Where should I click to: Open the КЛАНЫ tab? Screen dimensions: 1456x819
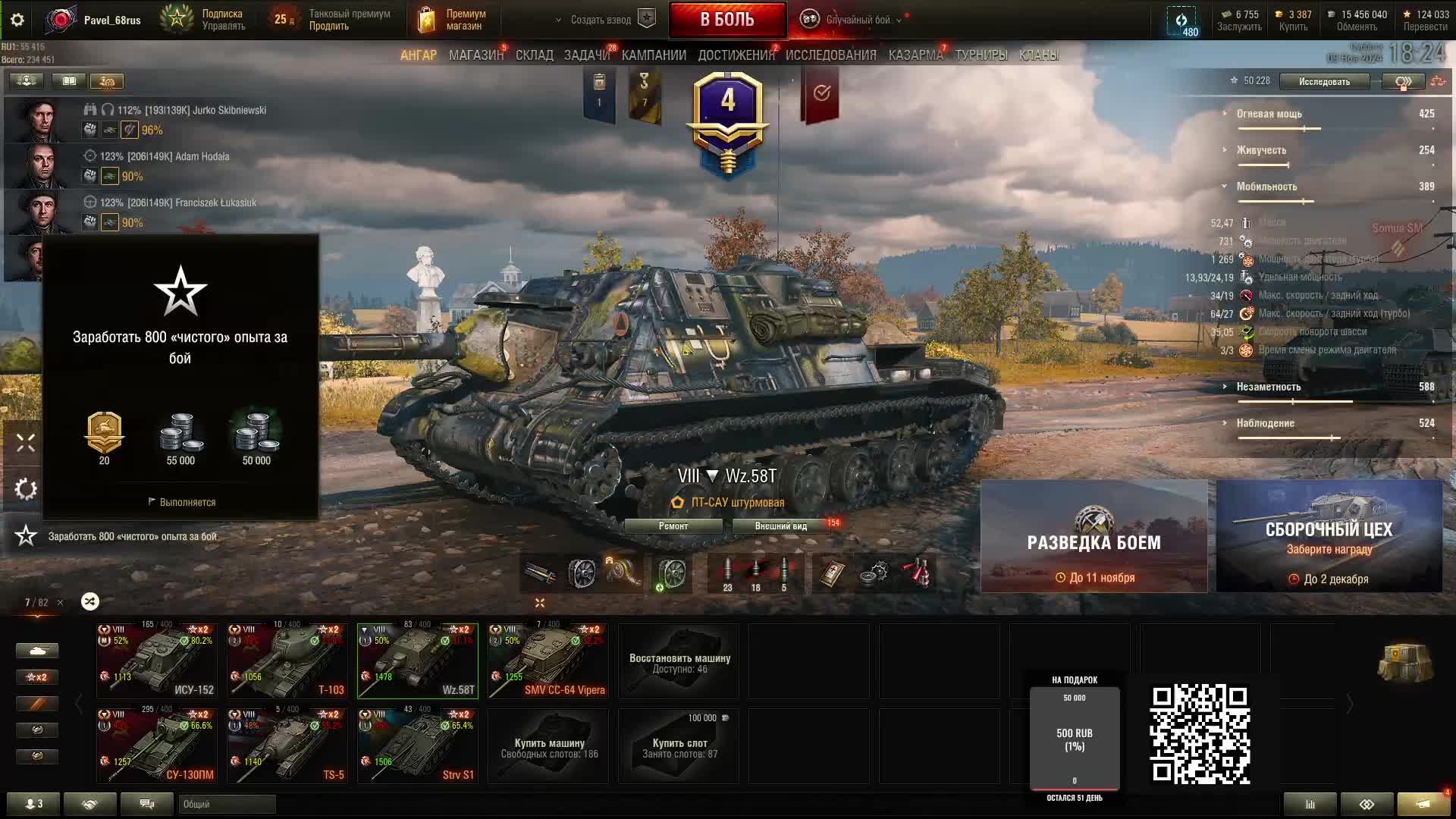1038,55
